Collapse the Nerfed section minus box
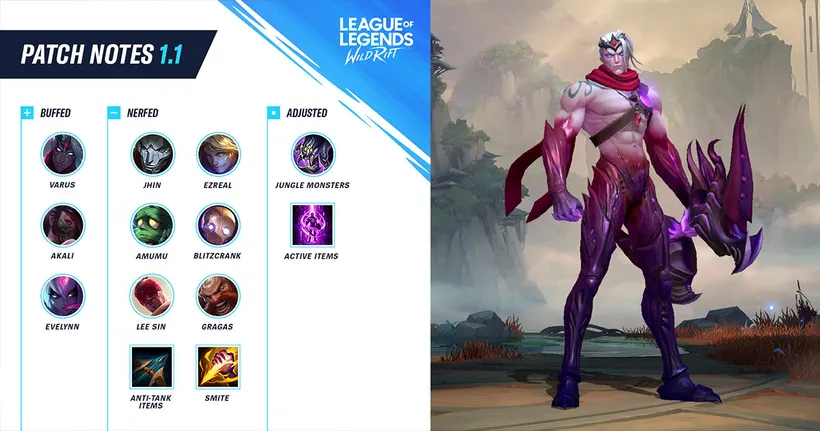 [x=114, y=113]
